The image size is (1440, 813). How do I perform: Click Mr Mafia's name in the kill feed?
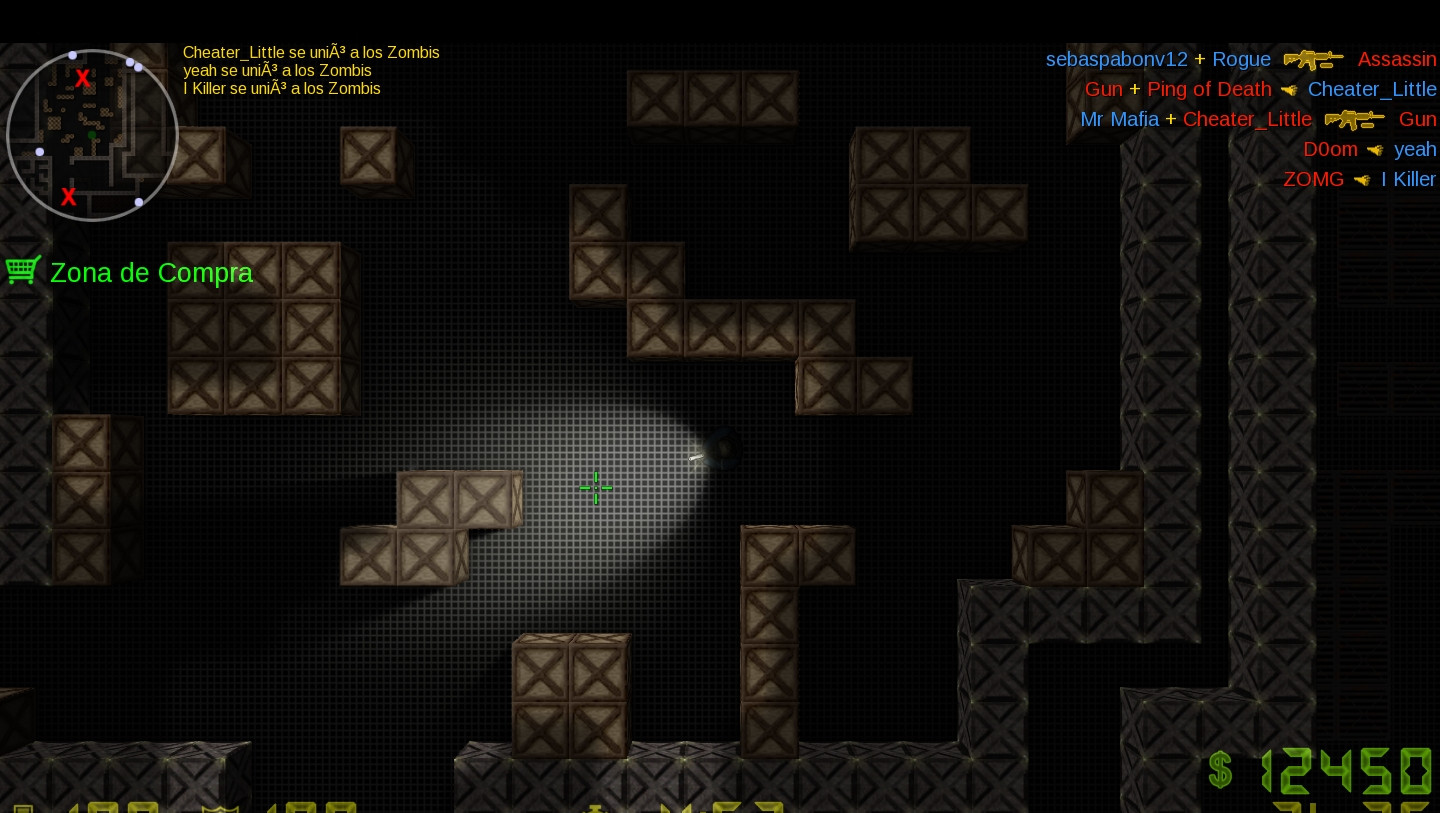1120,119
